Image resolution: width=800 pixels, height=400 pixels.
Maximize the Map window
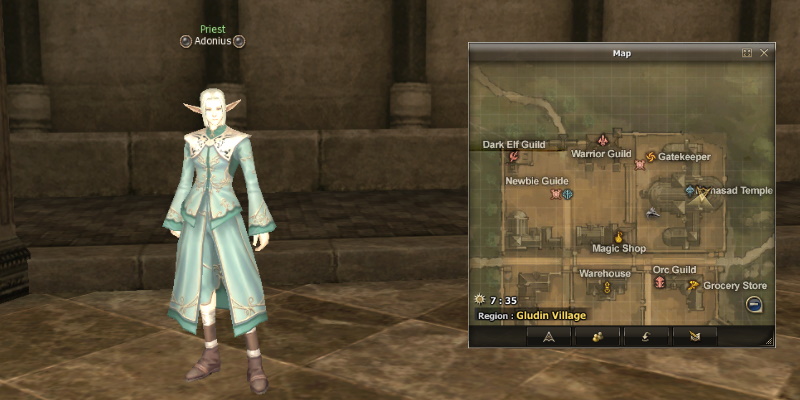point(747,53)
